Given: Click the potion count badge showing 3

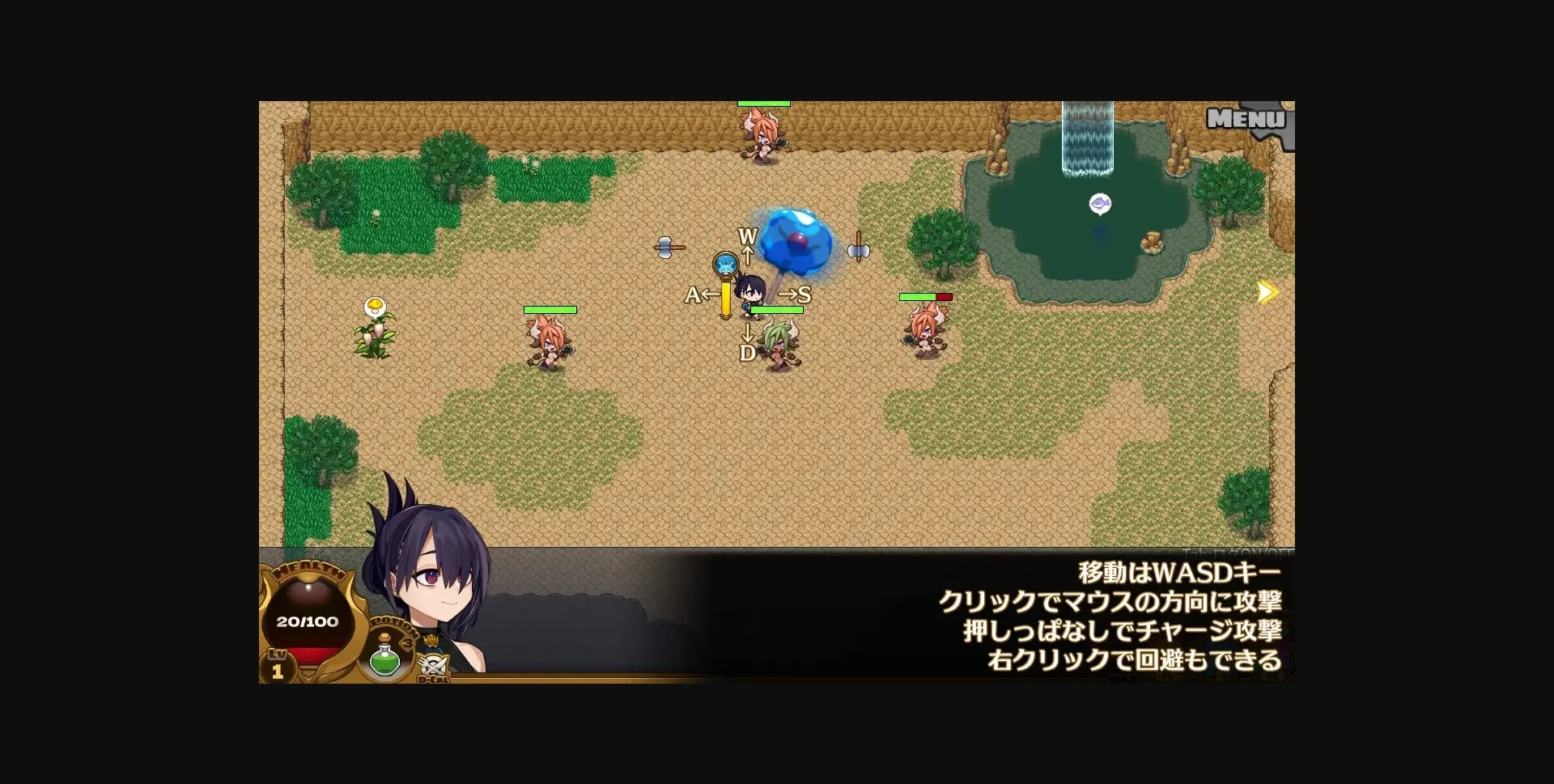Looking at the screenshot, I should 408,642.
